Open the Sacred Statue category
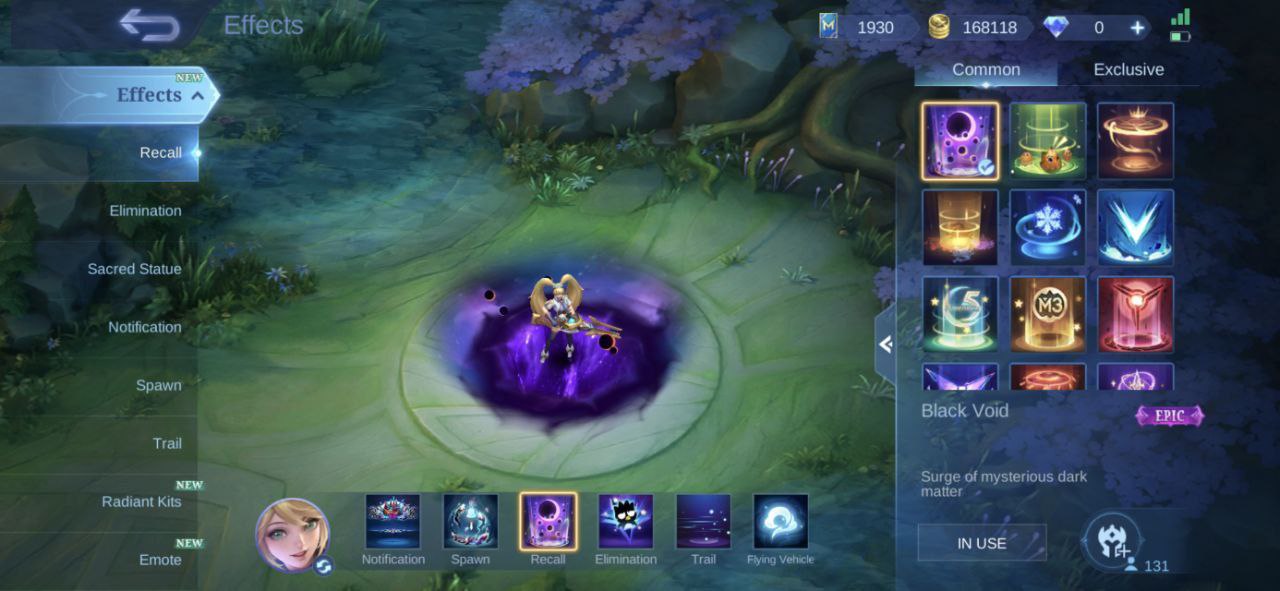The image size is (1280, 591). click(x=134, y=269)
